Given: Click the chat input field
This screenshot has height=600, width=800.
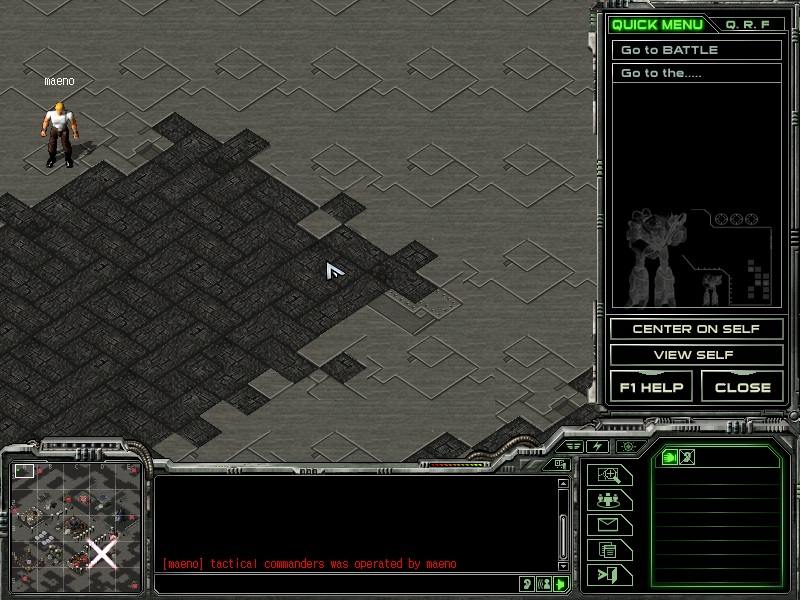Looking at the screenshot, I should coord(340,584).
